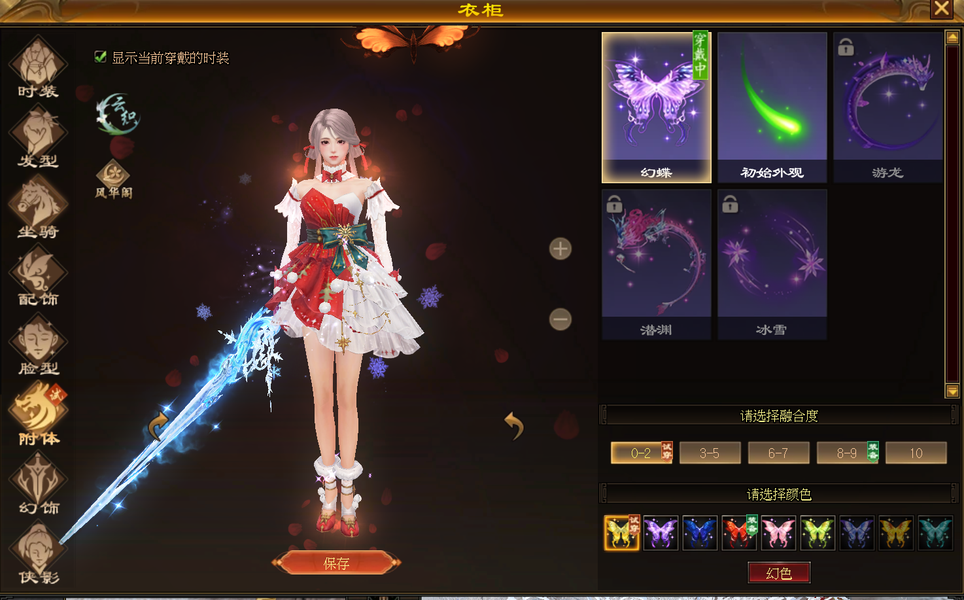Select the 坐骑 mount tab
Viewport: 964px width, 600px height.
38,205
